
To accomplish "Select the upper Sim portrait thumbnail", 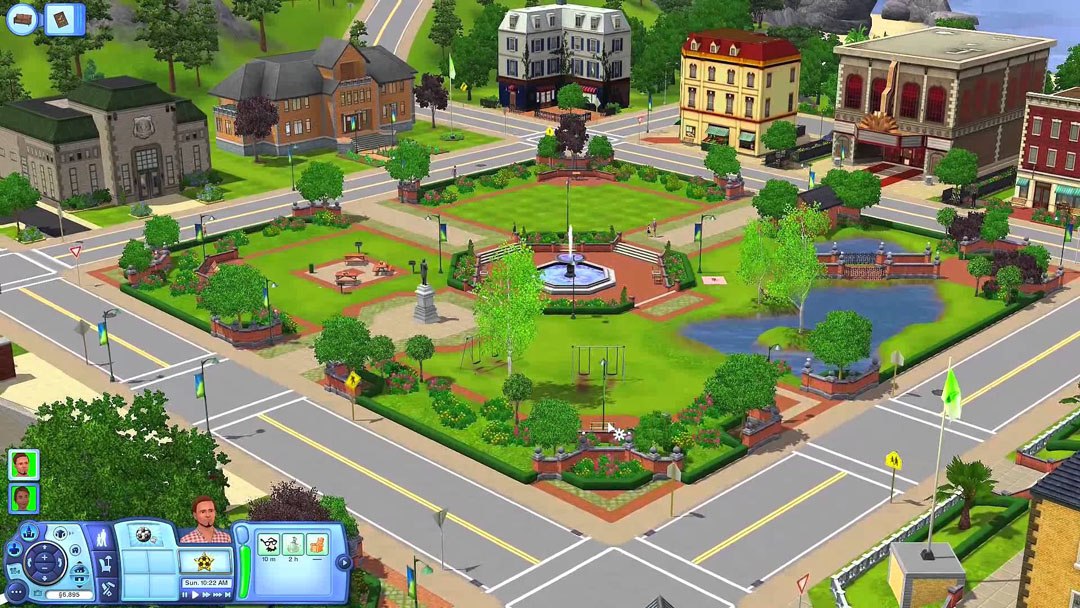I will [23, 464].
